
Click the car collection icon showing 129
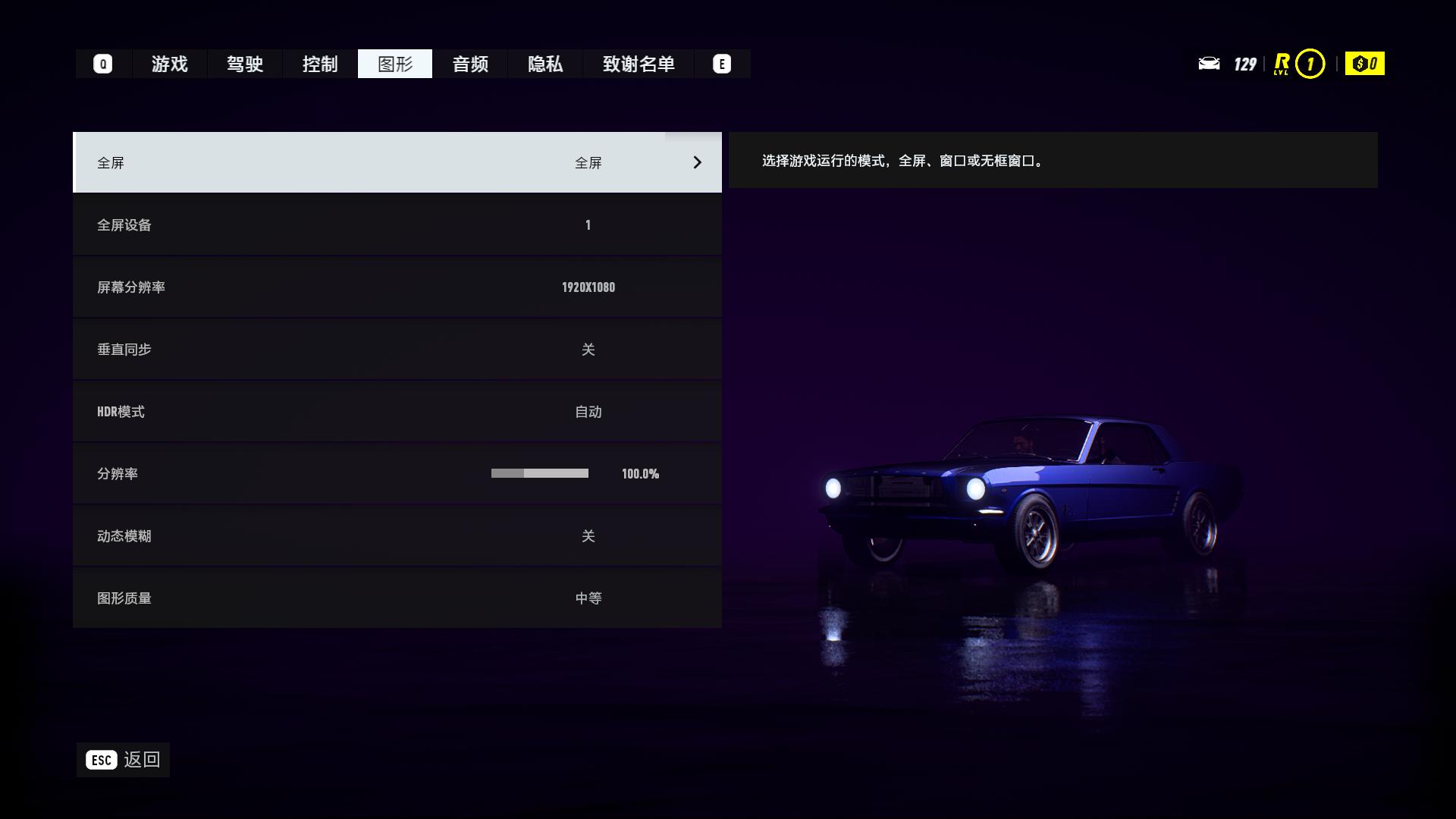(x=1211, y=64)
